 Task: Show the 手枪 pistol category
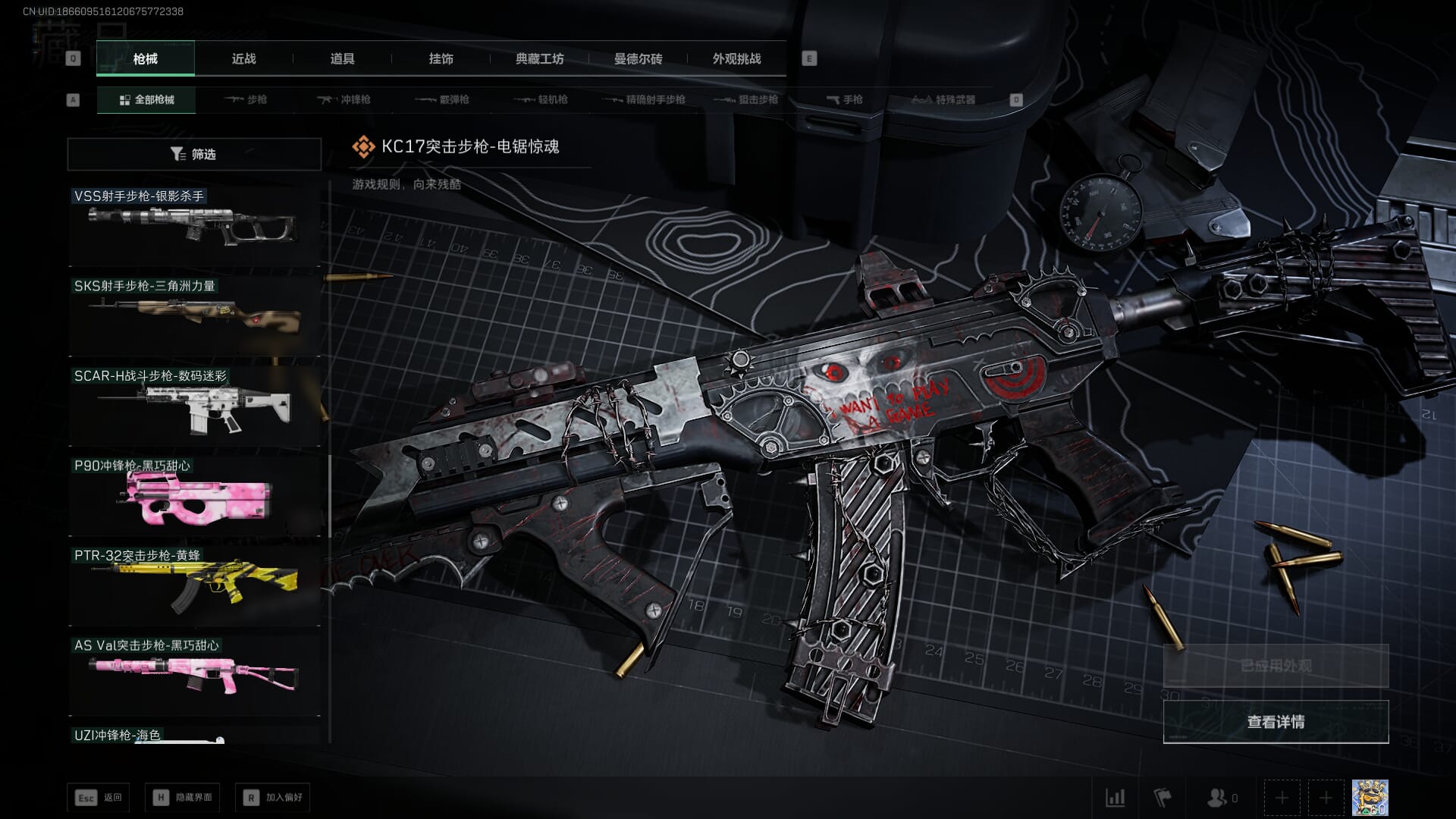(844, 99)
